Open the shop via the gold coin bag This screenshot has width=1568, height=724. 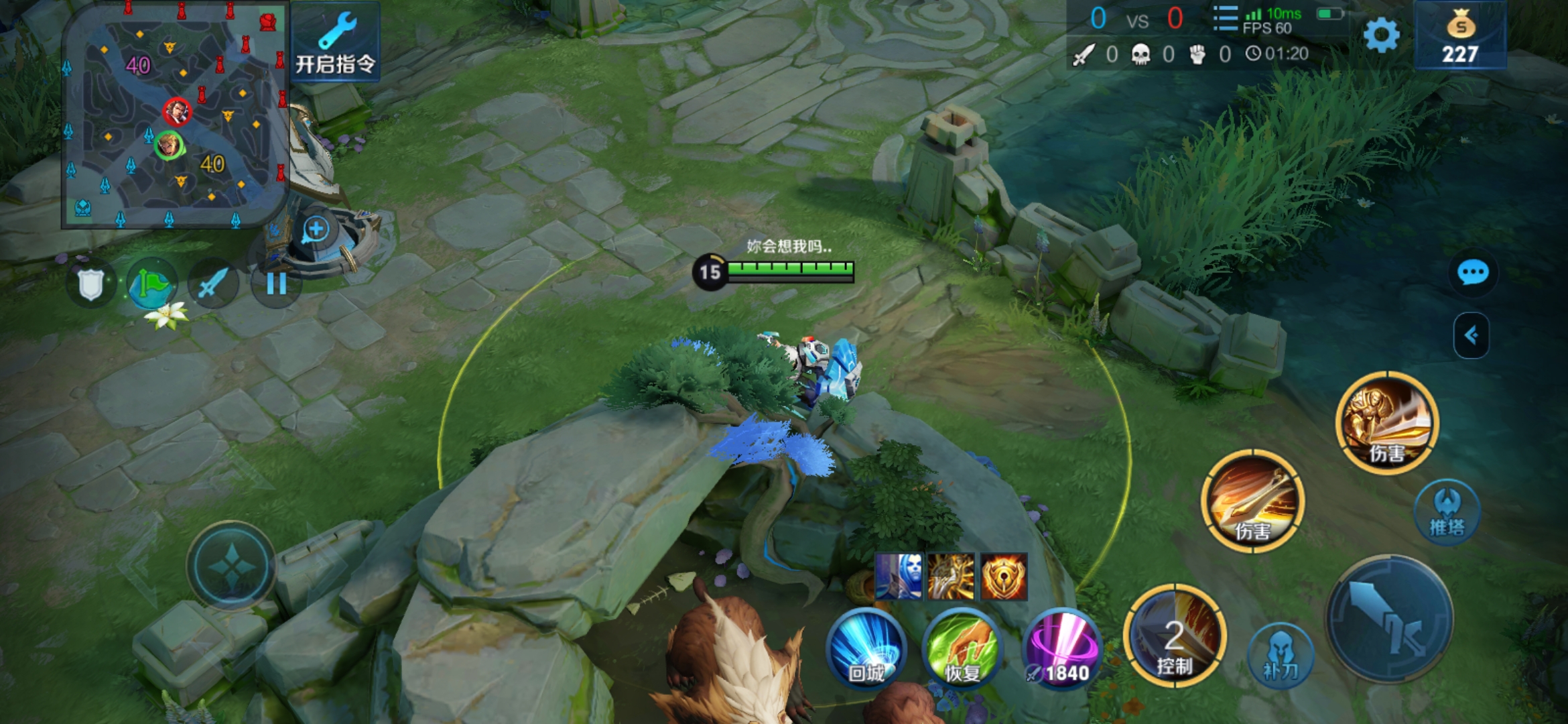[1460, 35]
